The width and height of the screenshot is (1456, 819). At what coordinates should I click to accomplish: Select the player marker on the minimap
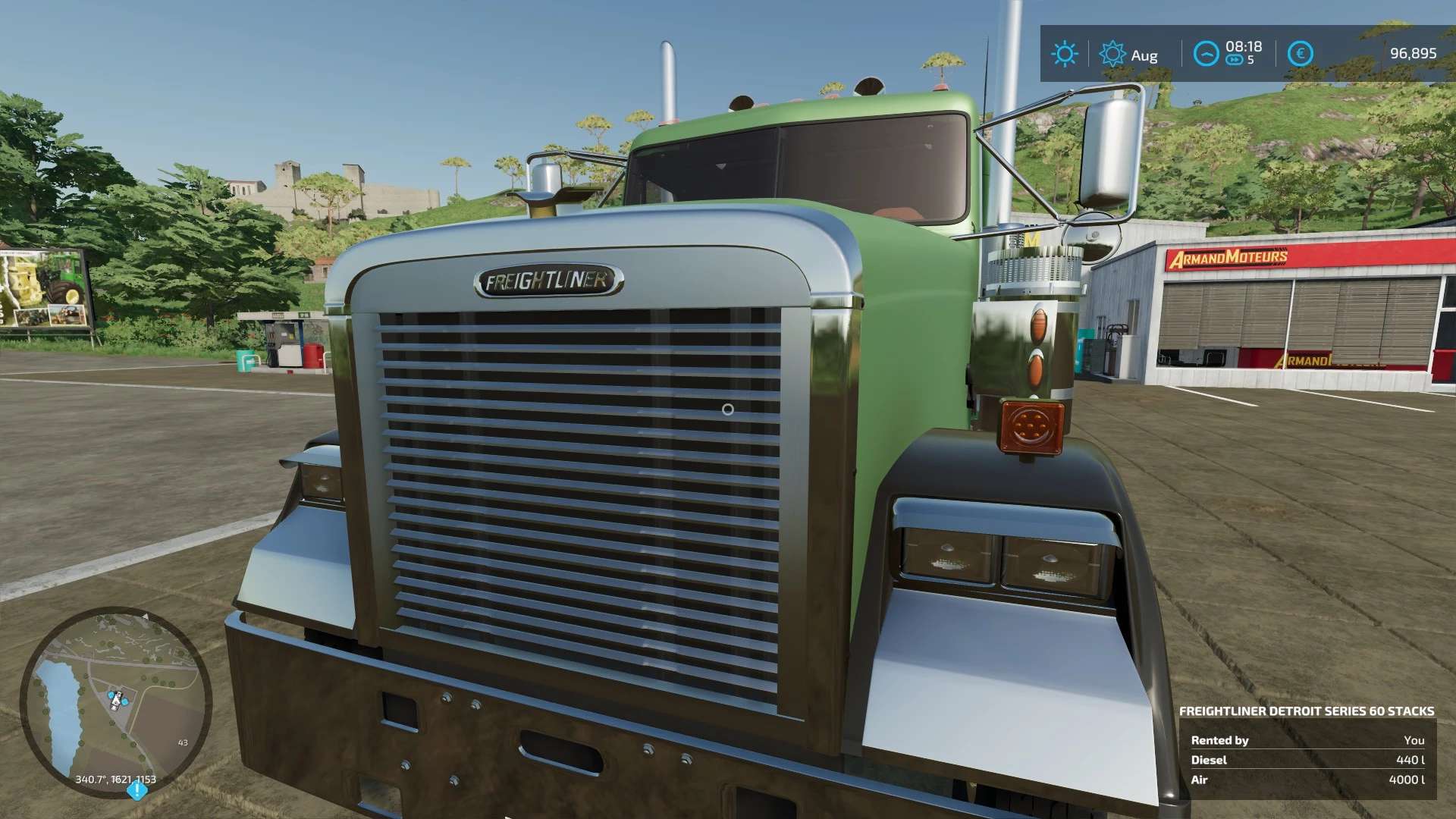tap(116, 699)
